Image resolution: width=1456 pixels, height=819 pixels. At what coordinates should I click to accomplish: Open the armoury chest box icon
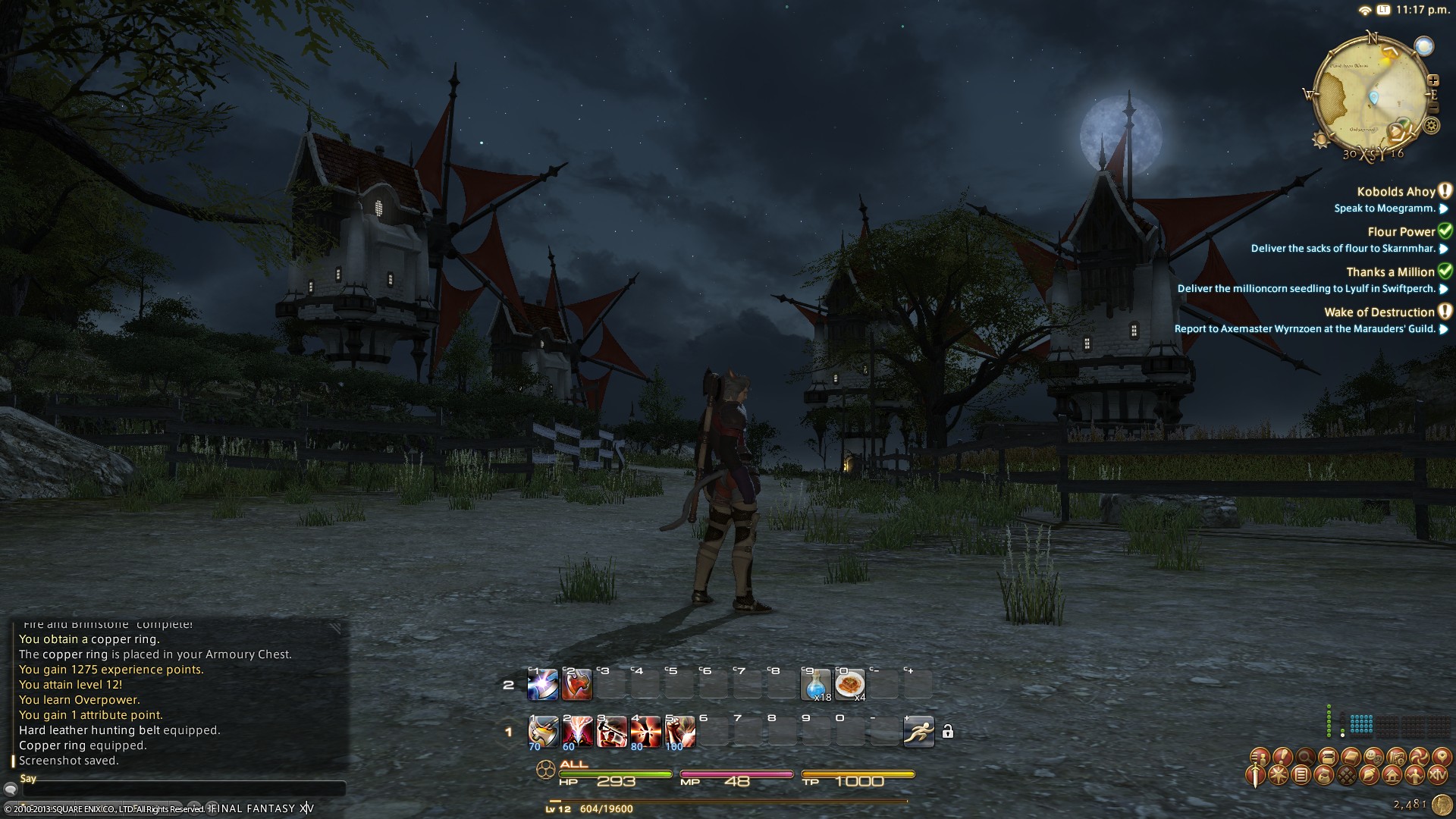pyautogui.click(x=1327, y=756)
